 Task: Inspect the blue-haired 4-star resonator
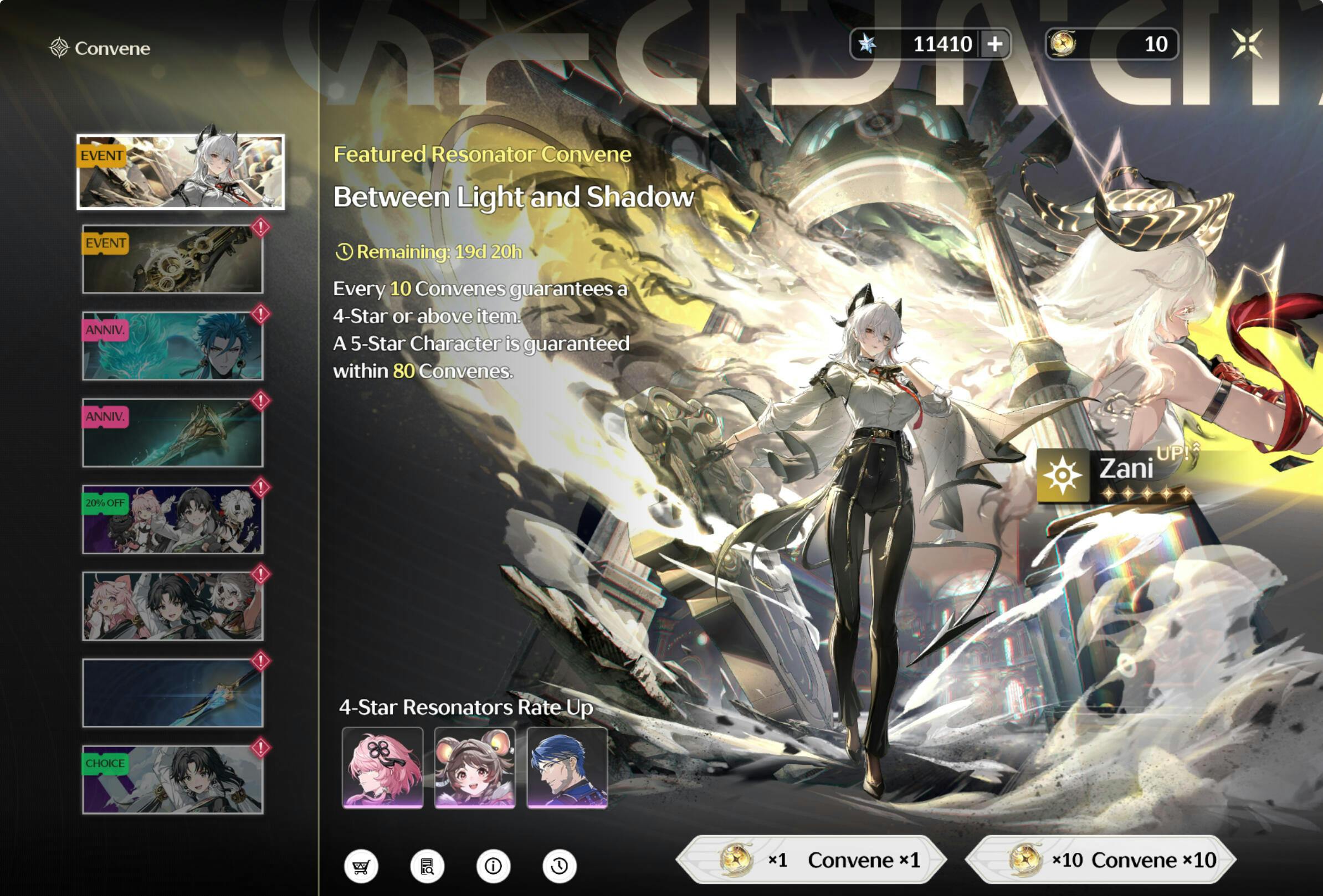pyautogui.click(x=567, y=768)
